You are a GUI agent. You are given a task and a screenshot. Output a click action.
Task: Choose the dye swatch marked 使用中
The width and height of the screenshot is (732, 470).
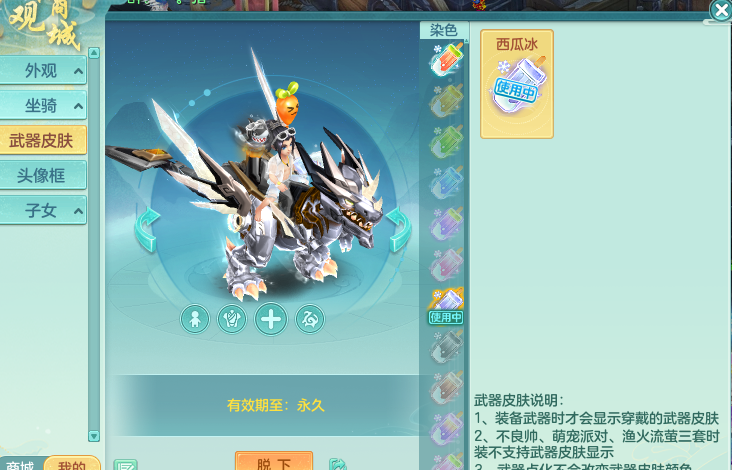pyautogui.click(x=445, y=304)
